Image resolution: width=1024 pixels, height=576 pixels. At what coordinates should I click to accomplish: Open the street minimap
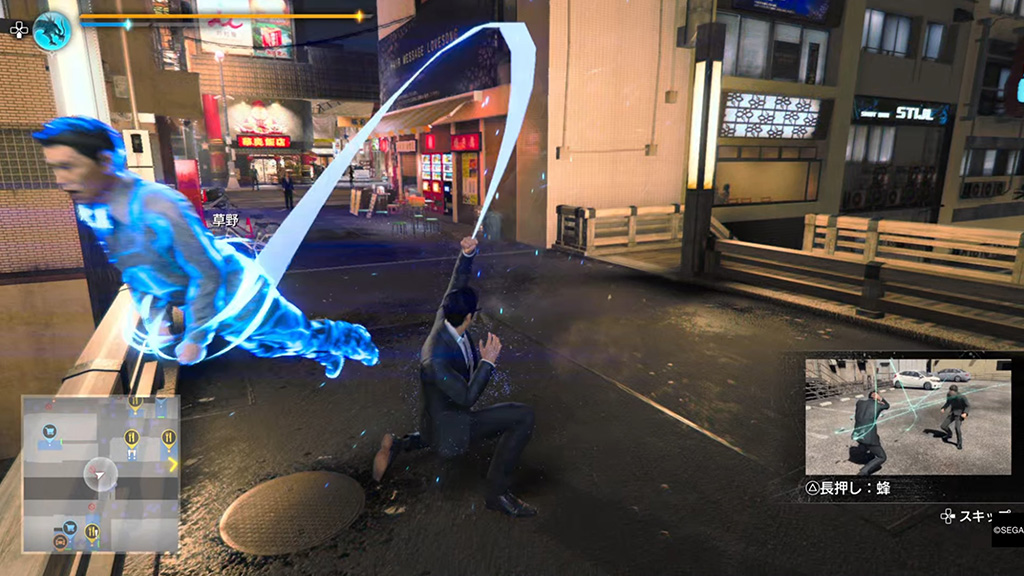101,472
